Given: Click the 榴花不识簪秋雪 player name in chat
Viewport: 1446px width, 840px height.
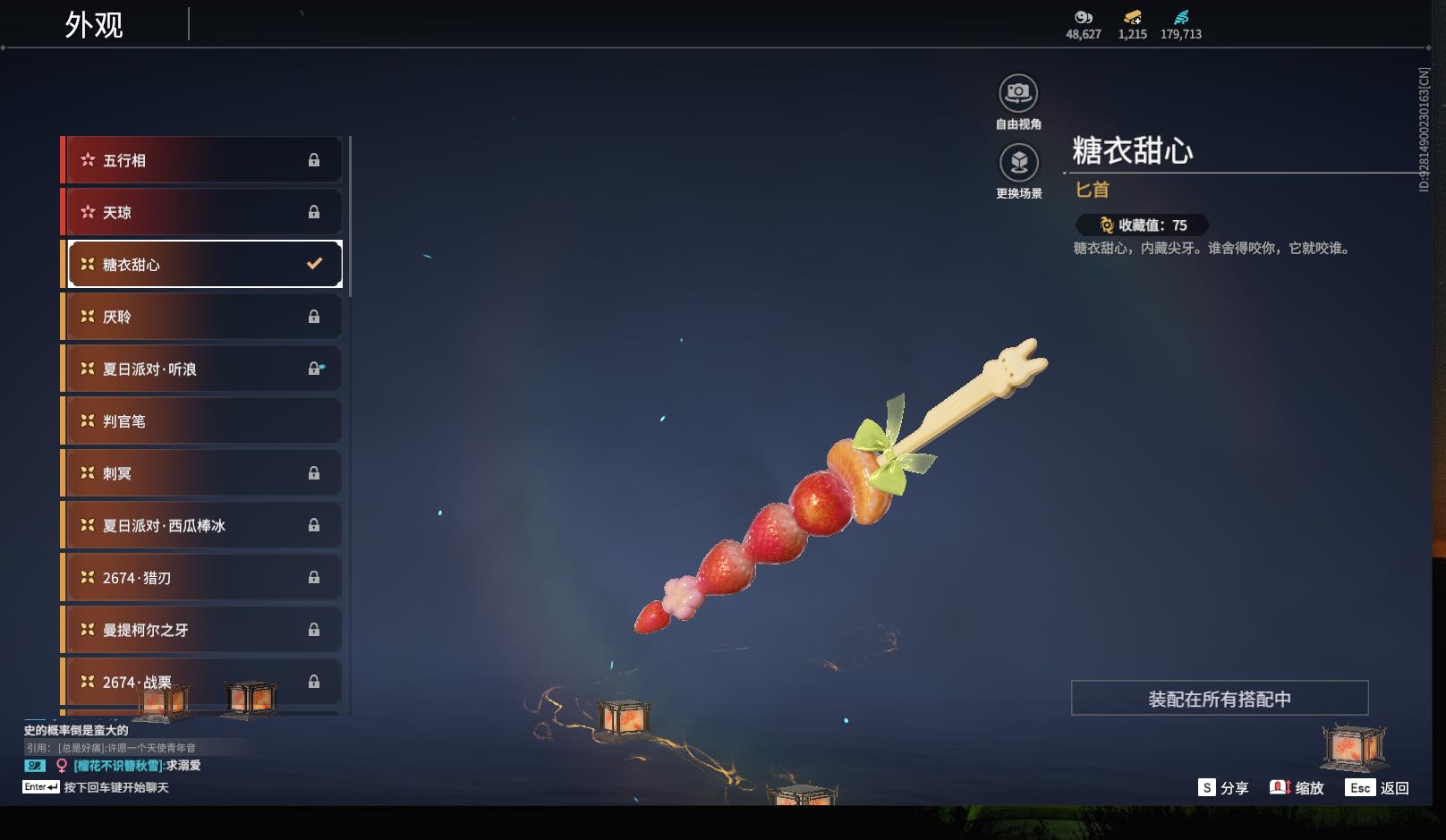Looking at the screenshot, I should (x=118, y=766).
